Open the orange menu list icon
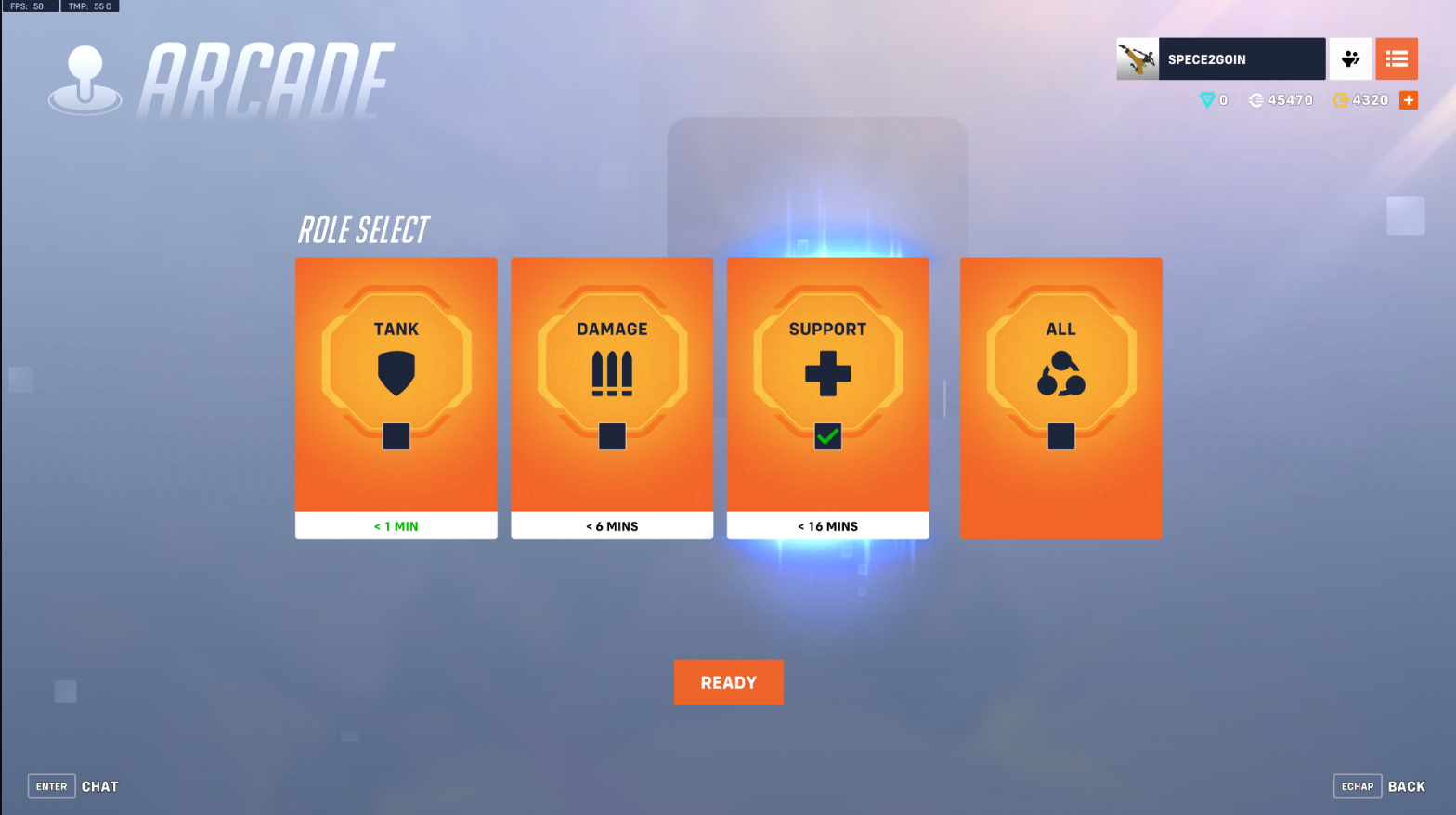This screenshot has height=815, width=1456. (x=1397, y=58)
